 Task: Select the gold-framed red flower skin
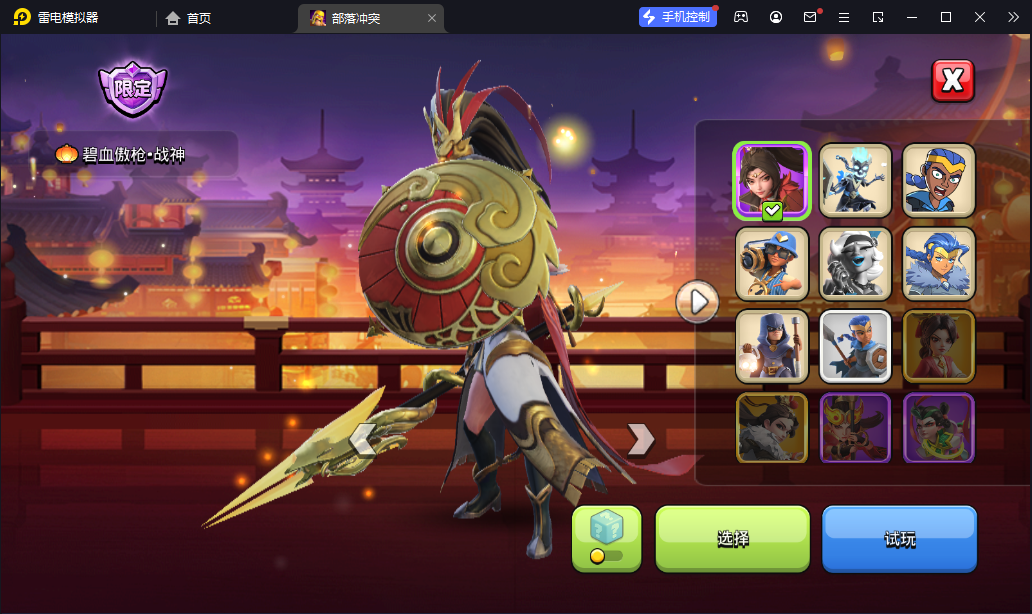coord(938,346)
